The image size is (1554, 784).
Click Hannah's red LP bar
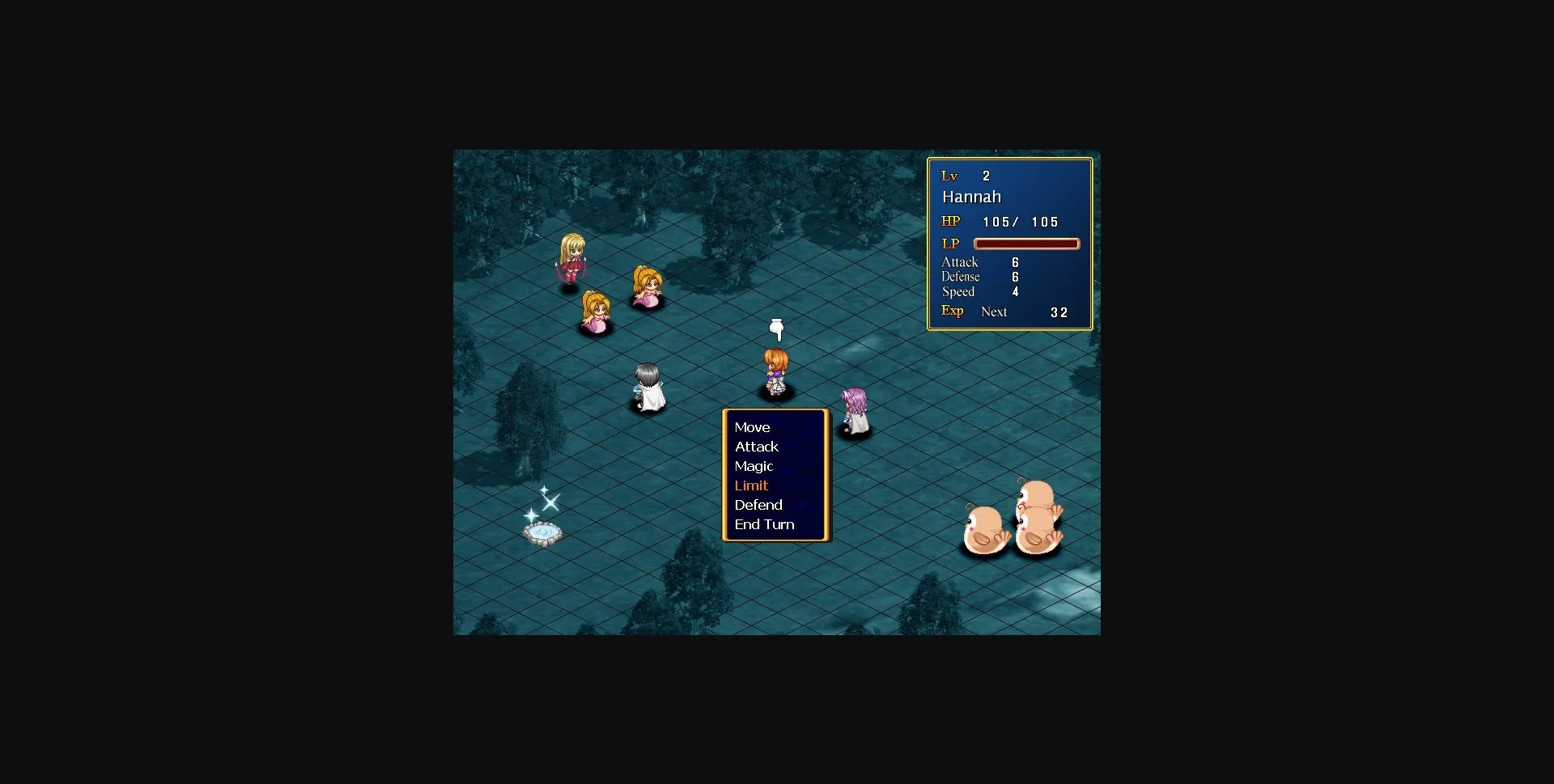(x=1026, y=244)
